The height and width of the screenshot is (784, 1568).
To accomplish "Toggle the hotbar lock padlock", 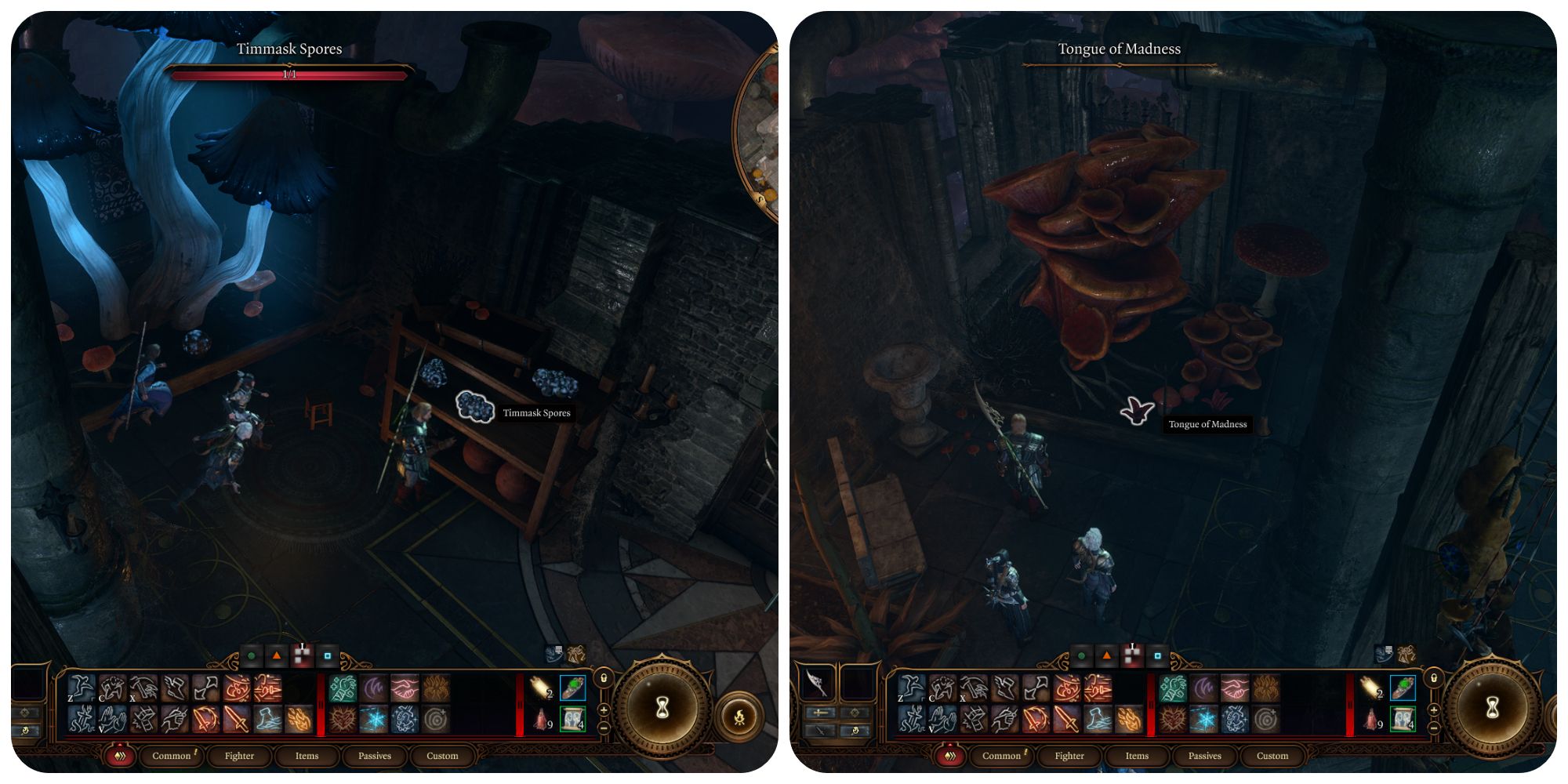I will [x=604, y=679].
